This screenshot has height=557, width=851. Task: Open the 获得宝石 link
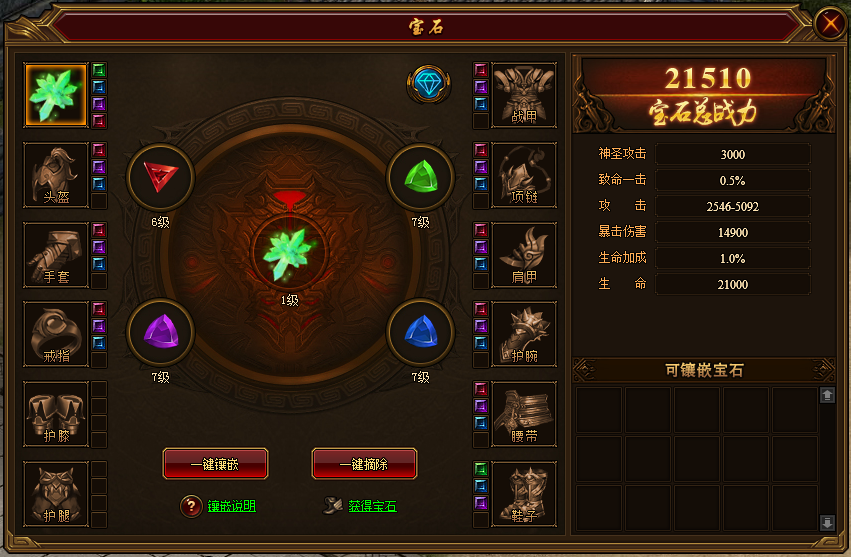coord(372,506)
